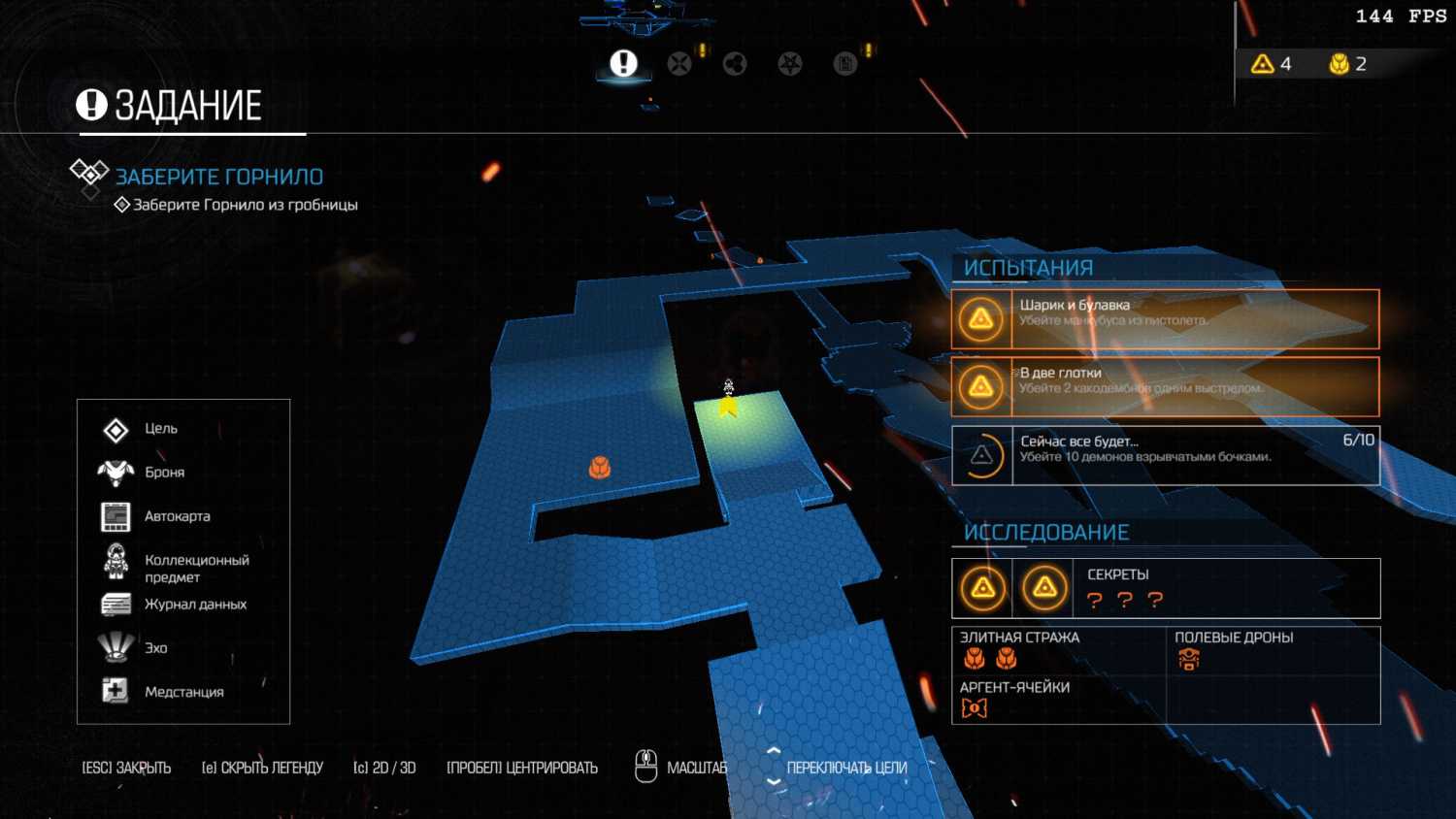The height and width of the screenshot is (819, 1456).
Task: Click the orange elite guard map marker
Action: click(600, 469)
